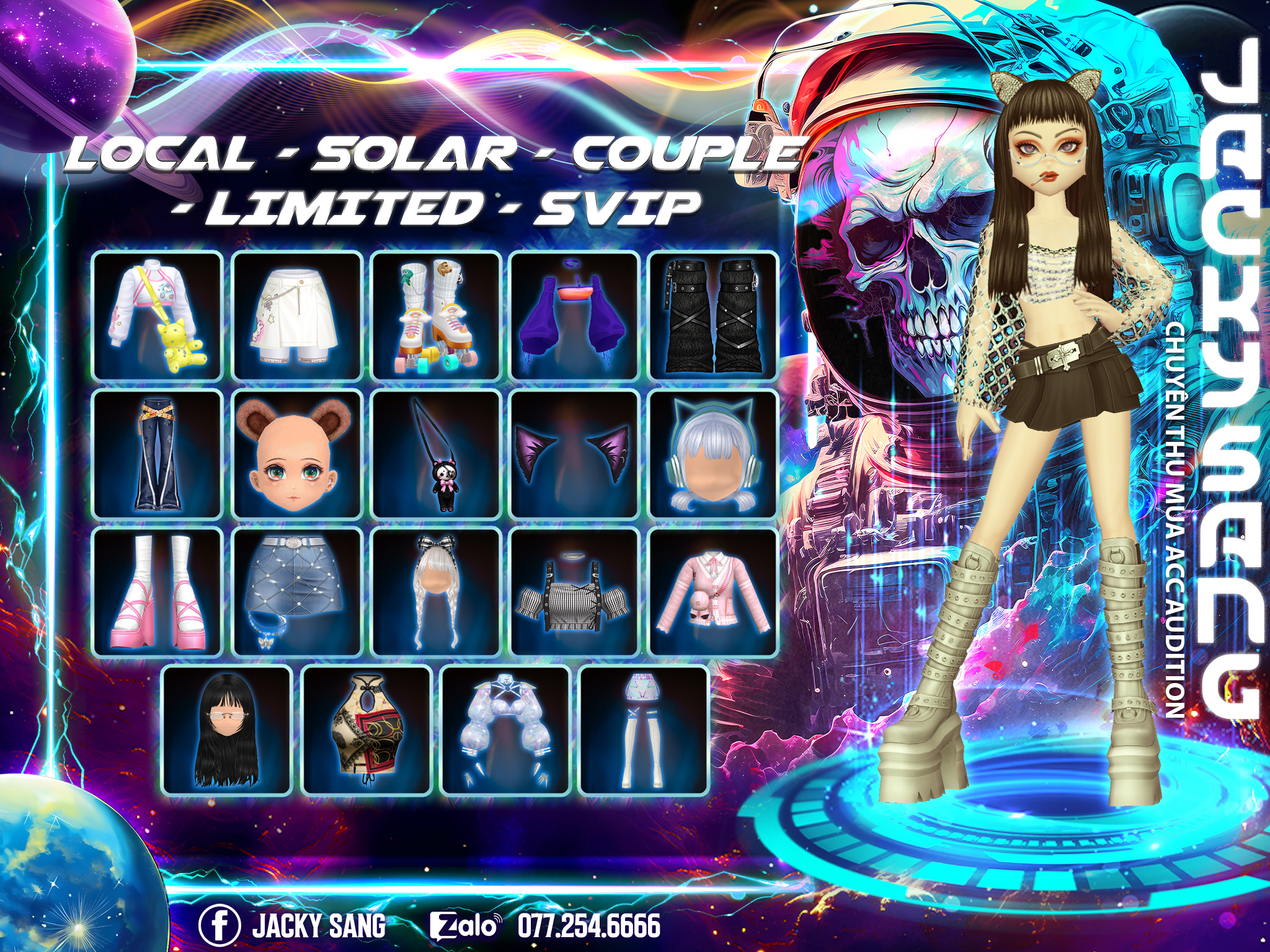Select the purple puffy sleeves top

coord(575,315)
